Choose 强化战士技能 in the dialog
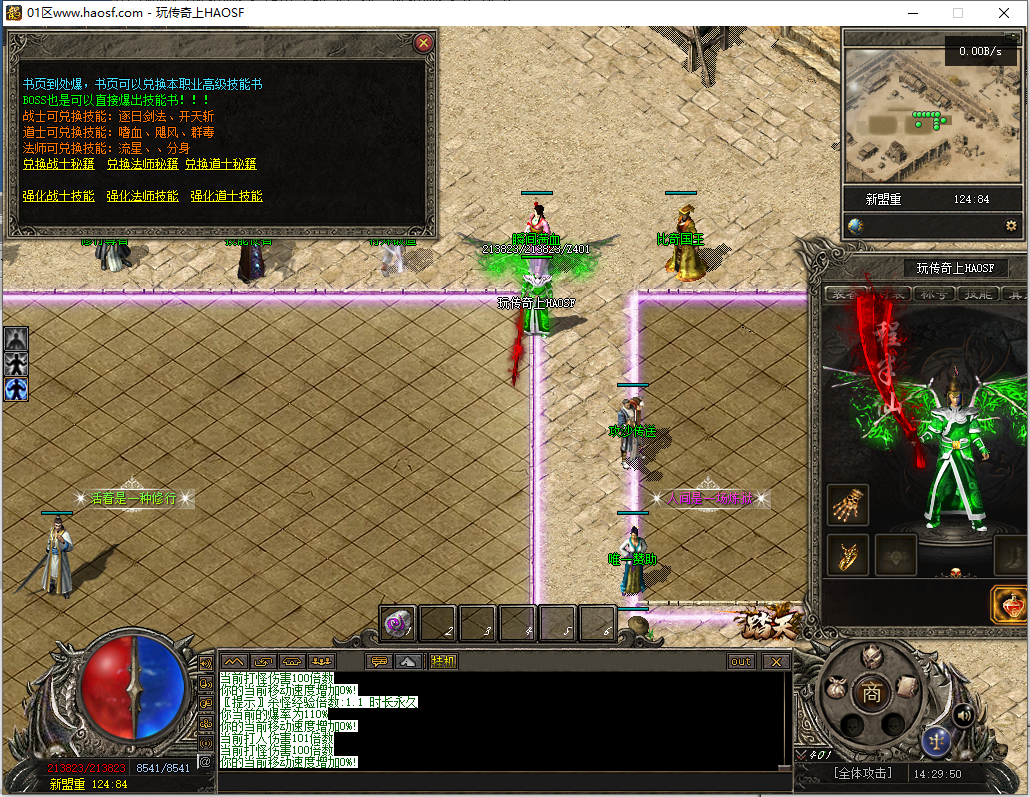This screenshot has height=797, width=1030. [x=58, y=196]
